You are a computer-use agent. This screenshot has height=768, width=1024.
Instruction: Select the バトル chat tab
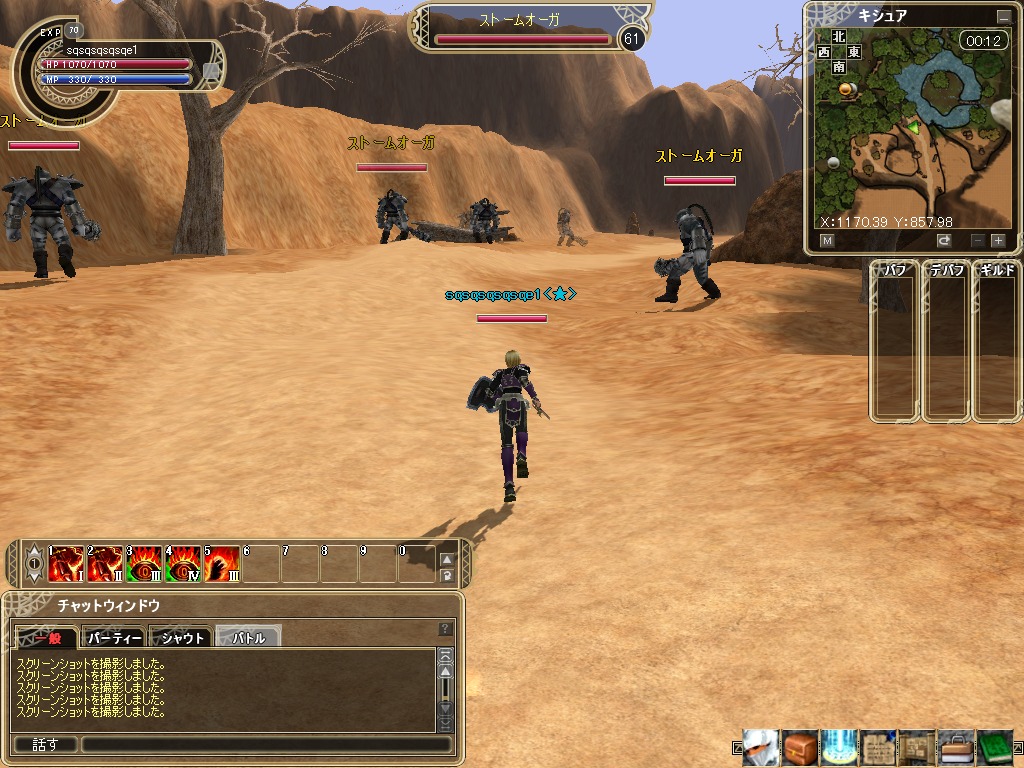248,637
